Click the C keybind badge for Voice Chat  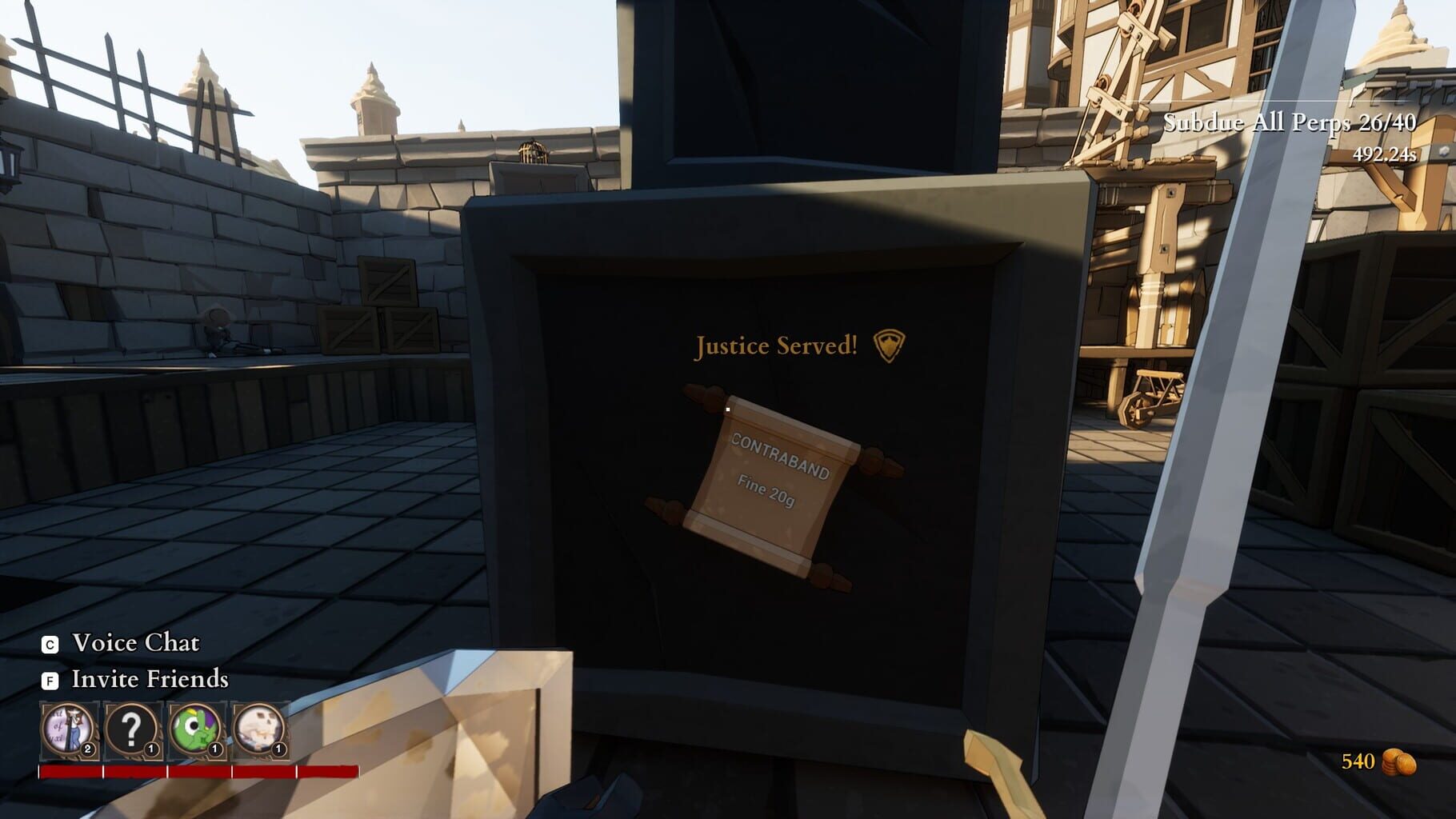click(x=50, y=643)
